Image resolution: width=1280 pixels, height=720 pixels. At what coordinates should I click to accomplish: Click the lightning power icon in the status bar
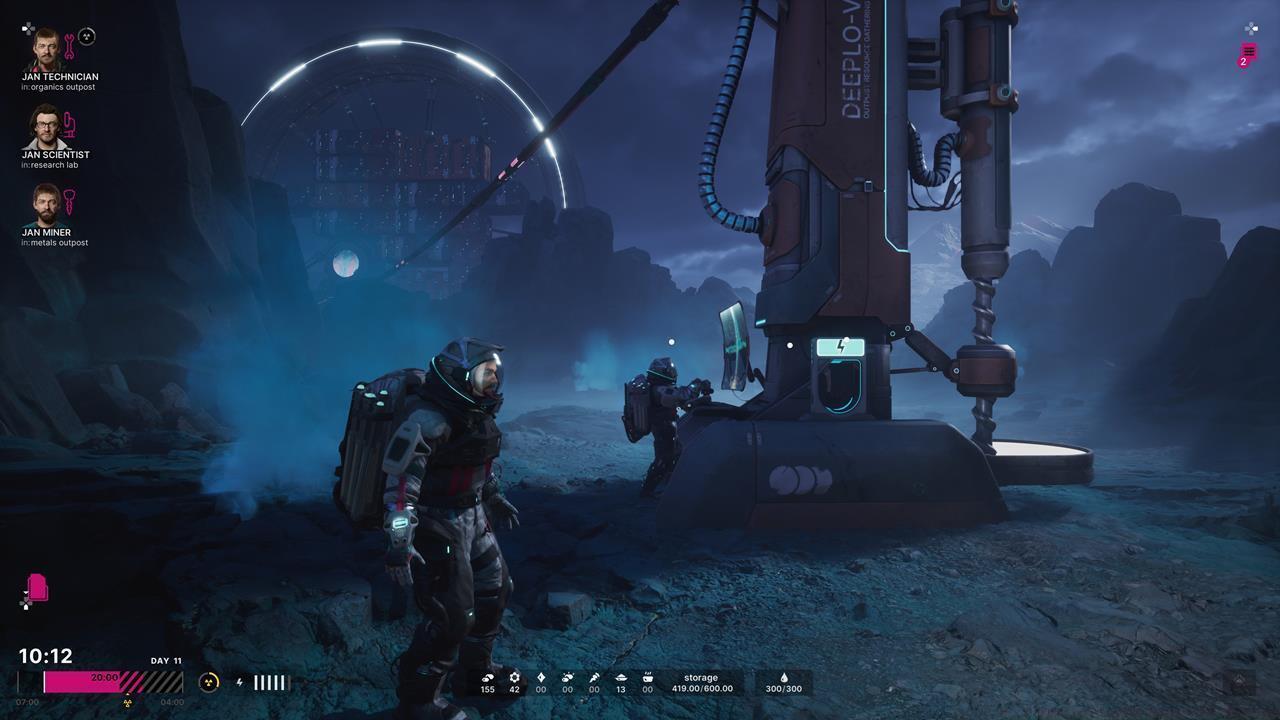tap(240, 683)
